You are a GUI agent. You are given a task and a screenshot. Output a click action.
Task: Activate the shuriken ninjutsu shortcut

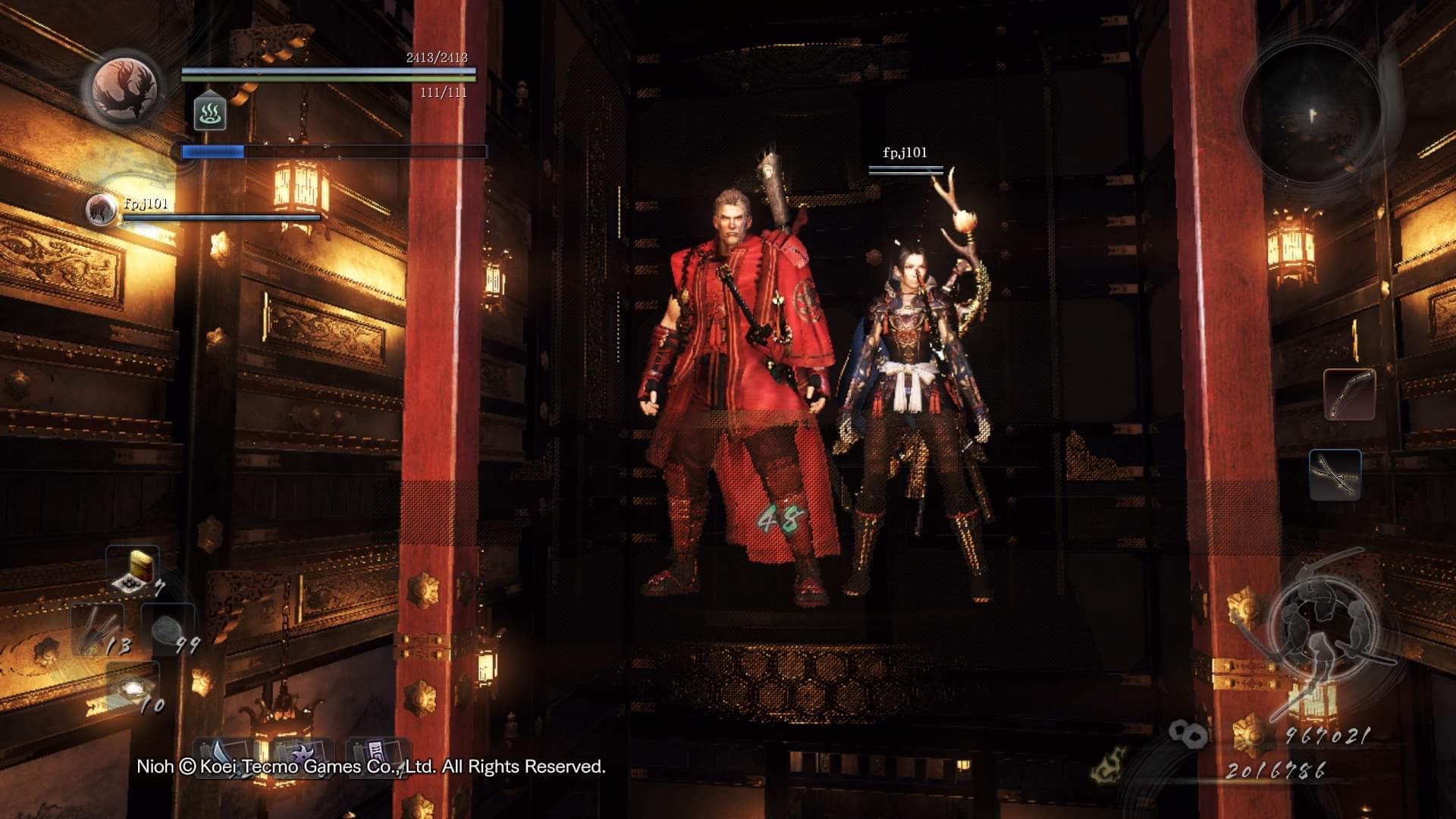point(303,758)
